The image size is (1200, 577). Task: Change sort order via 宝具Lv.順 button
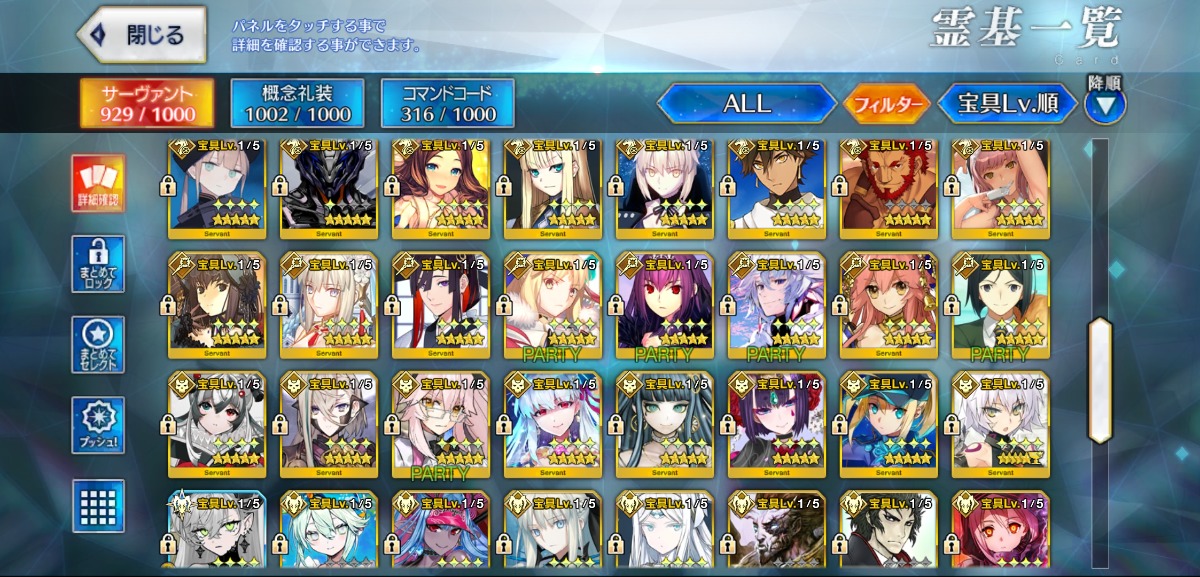coord(1007,103)
